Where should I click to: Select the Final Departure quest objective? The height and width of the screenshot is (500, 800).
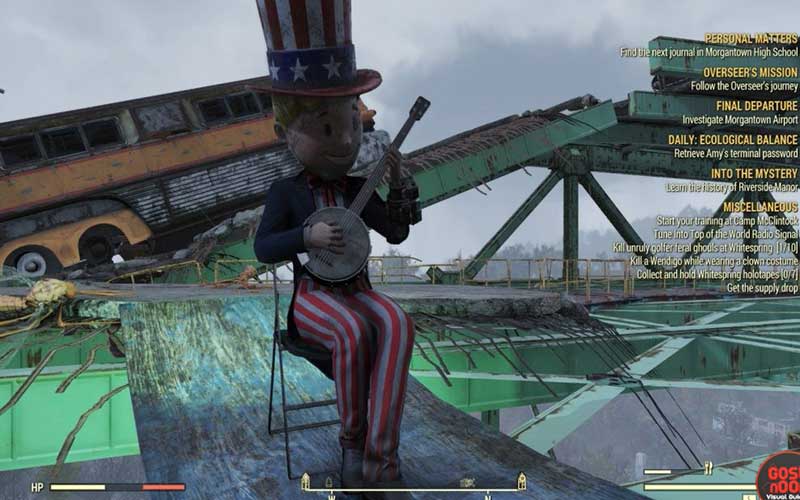(x=756, y=106)
